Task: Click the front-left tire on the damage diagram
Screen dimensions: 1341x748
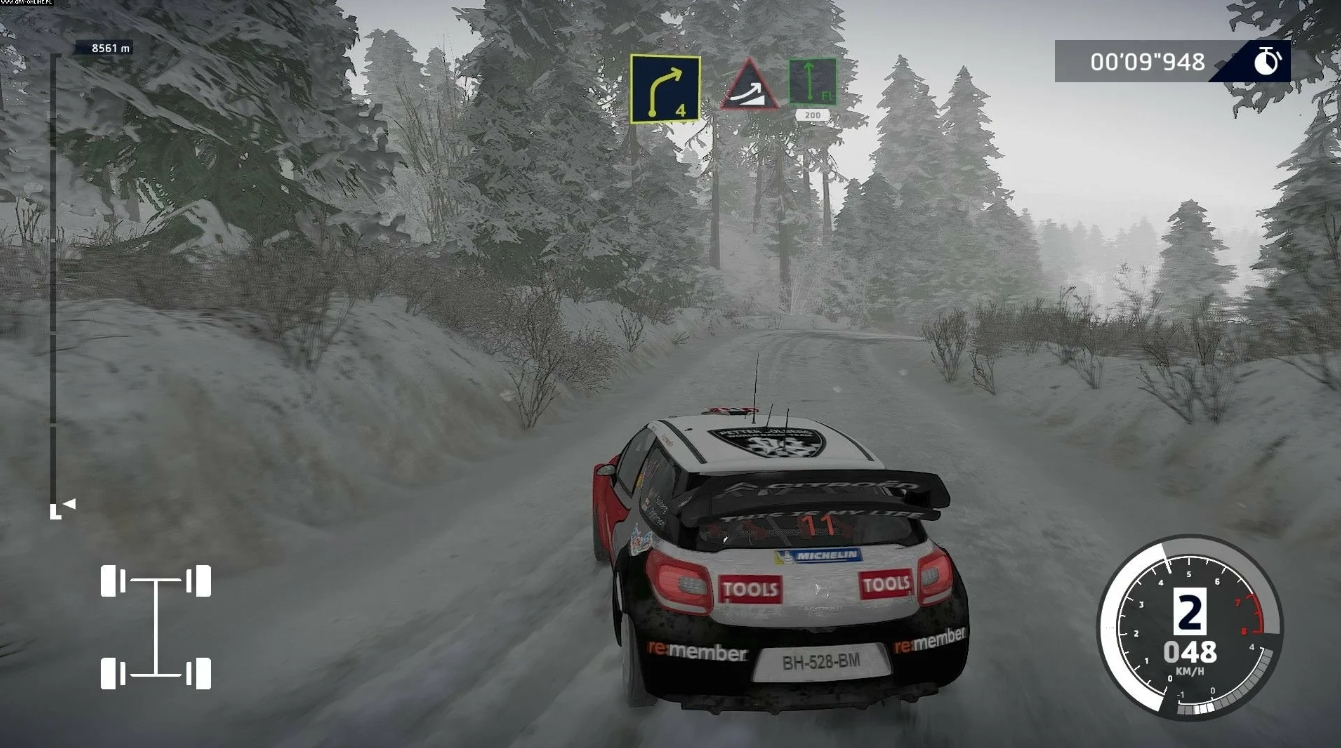Action: click(113, 578)
